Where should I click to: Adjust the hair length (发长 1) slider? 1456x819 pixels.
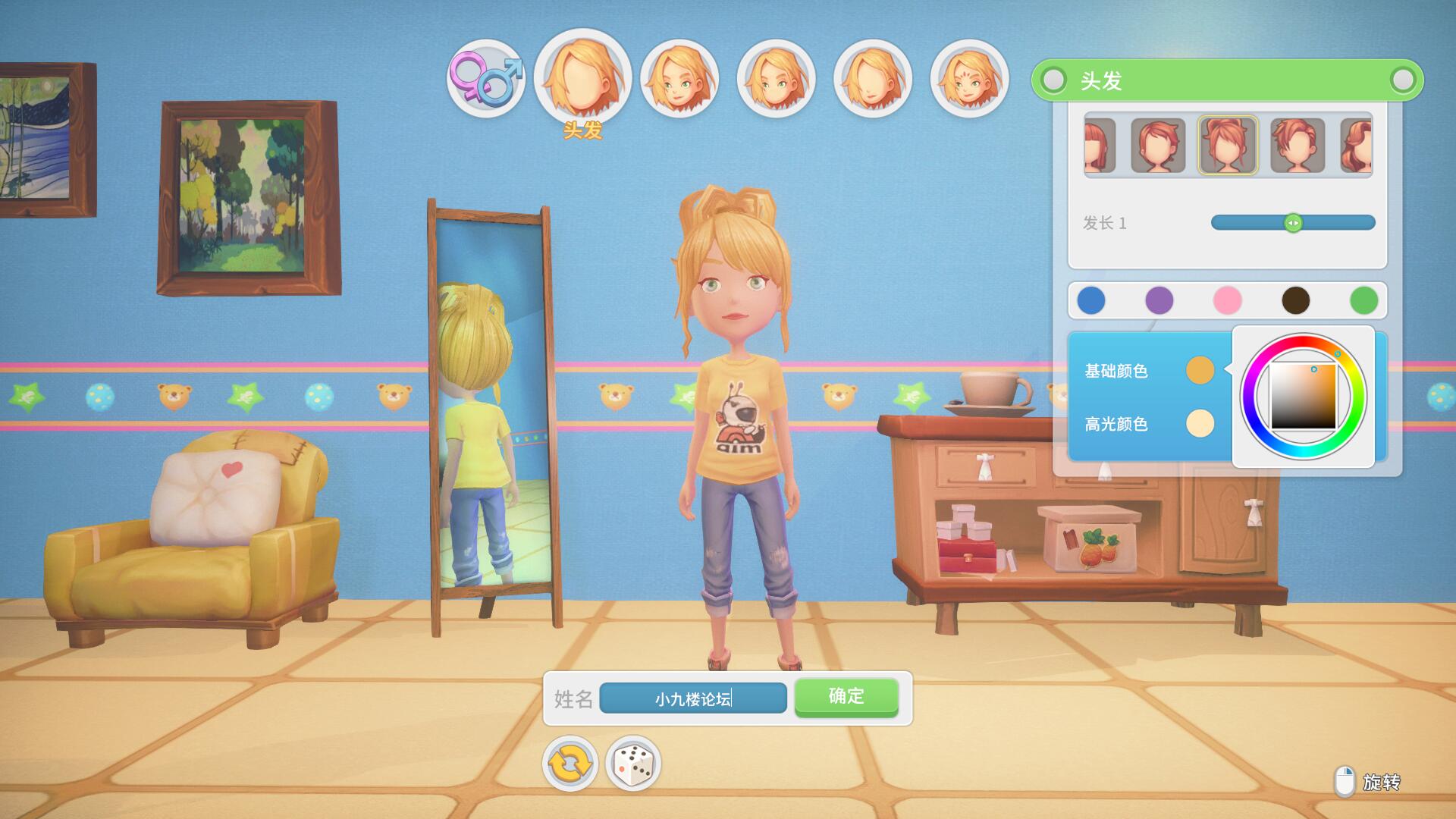[x=1293, y=223]
